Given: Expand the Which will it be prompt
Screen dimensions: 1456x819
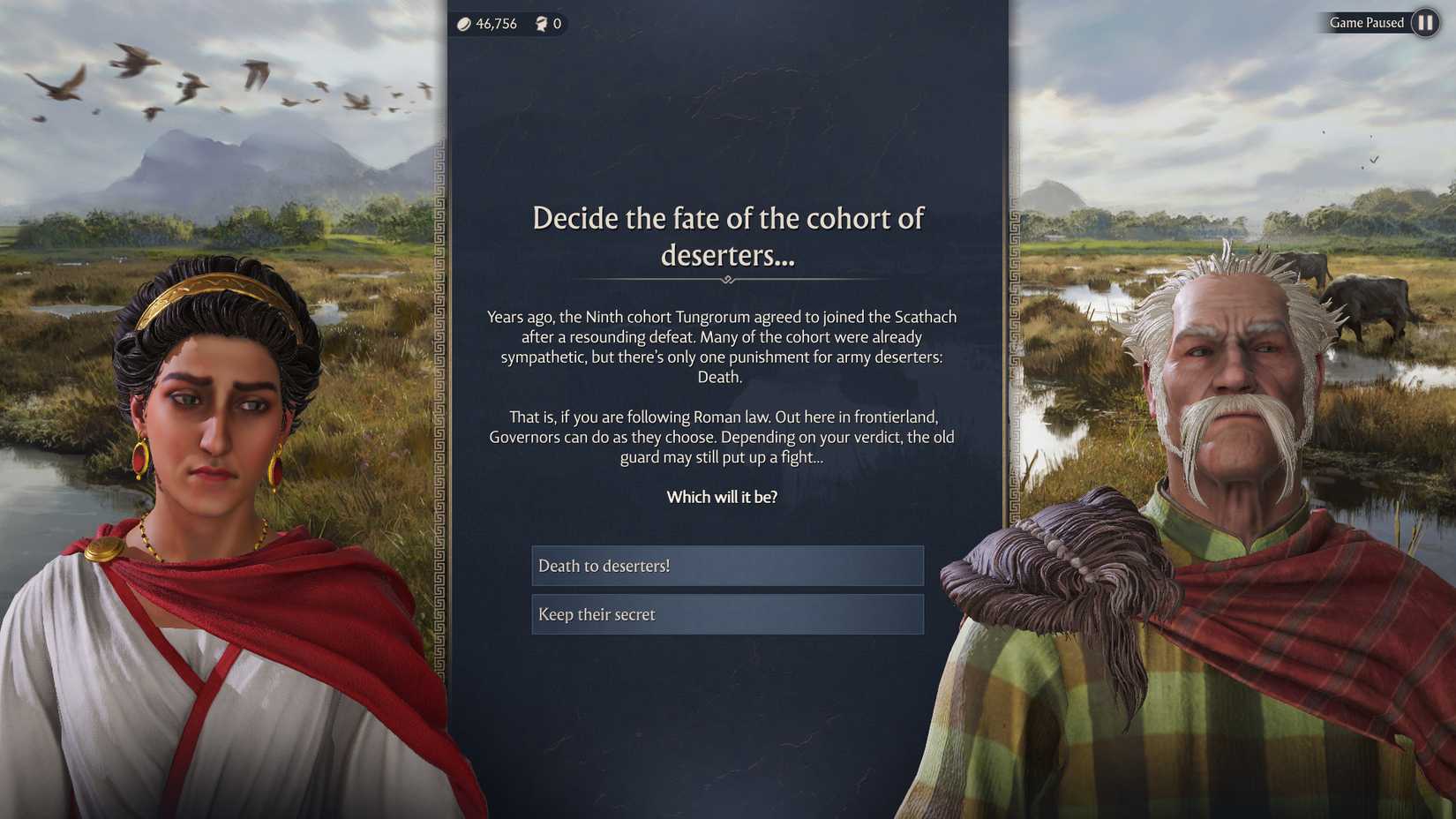Looking at the screenshot, I should point(722,497).
